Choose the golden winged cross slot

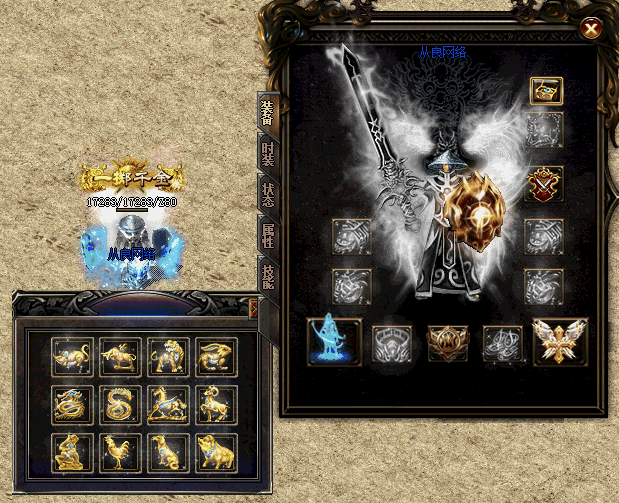pyautogui.click(x=559, y=341)
